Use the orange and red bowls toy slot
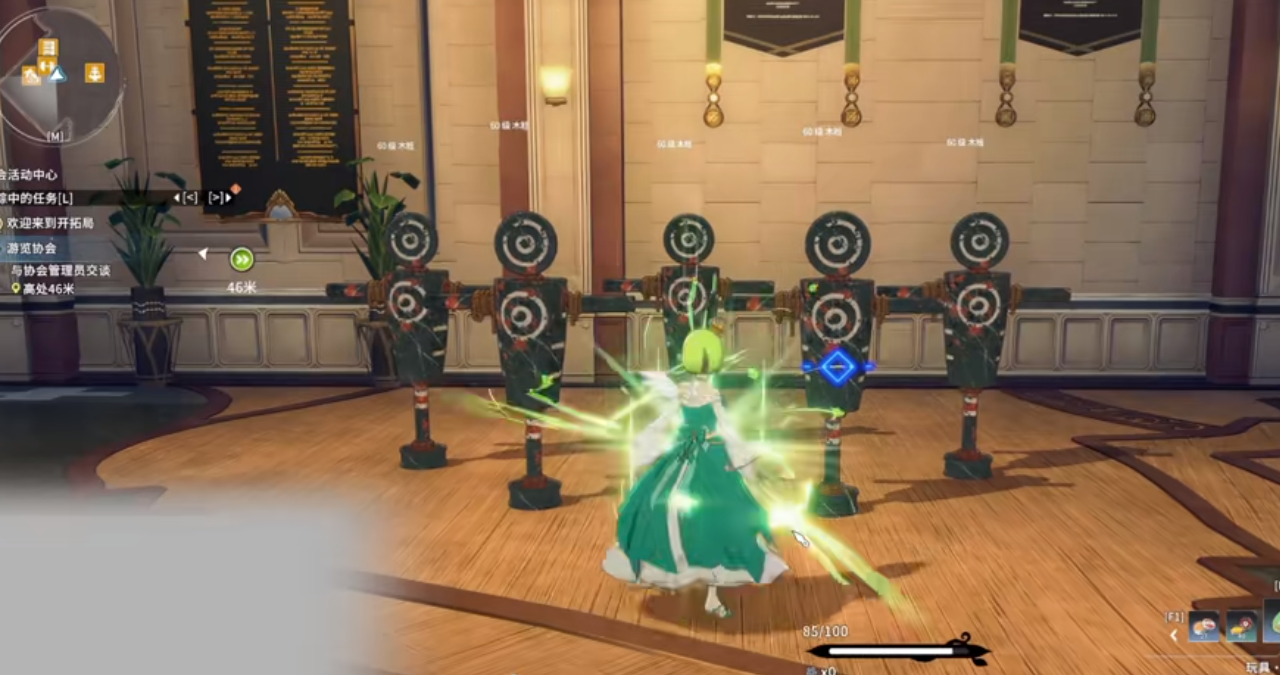Image resolution: width=1280 pixels, height=675 pixels. (x=1205, y=627)
